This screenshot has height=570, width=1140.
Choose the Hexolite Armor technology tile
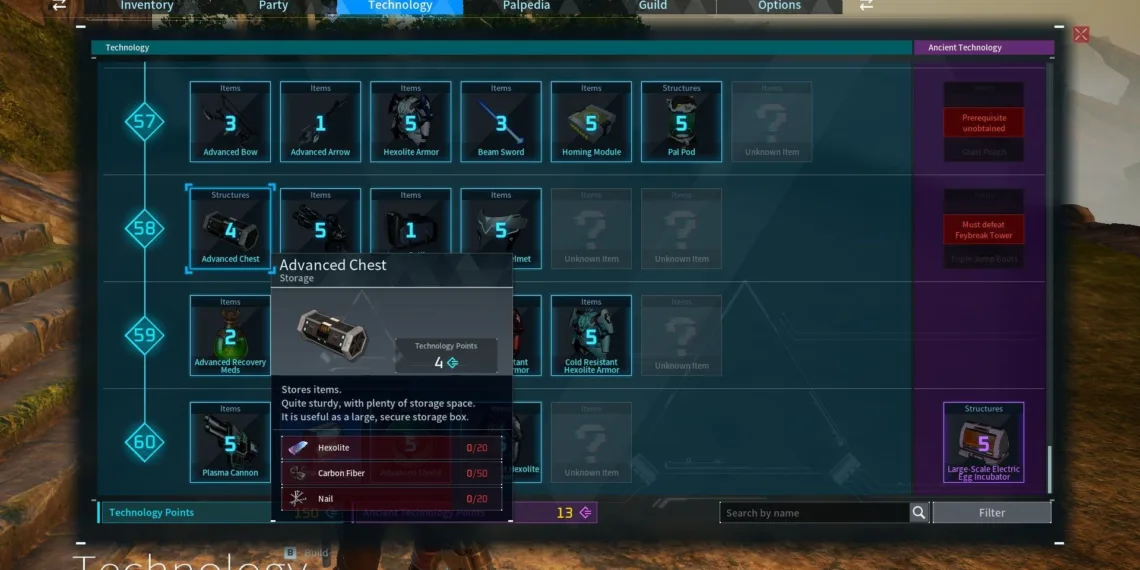(410, 121)
